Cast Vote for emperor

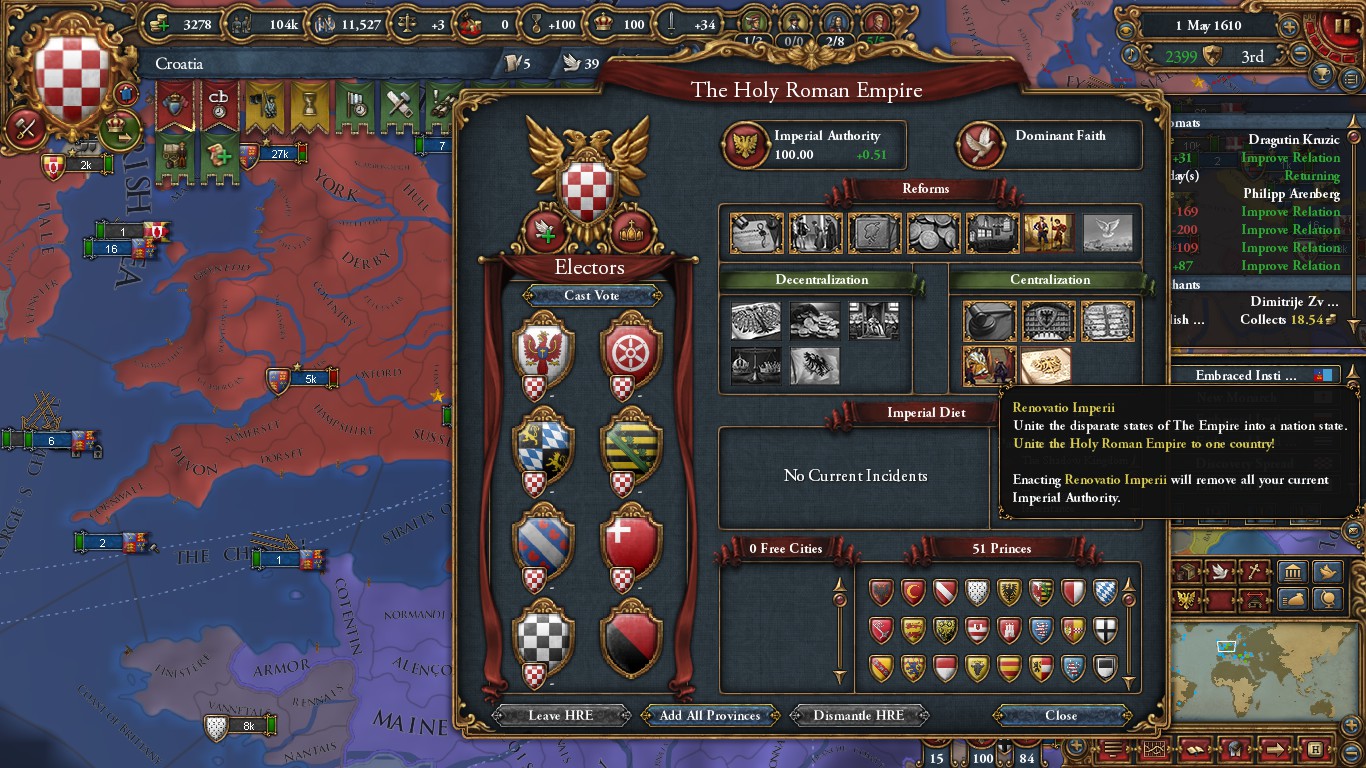591,295
